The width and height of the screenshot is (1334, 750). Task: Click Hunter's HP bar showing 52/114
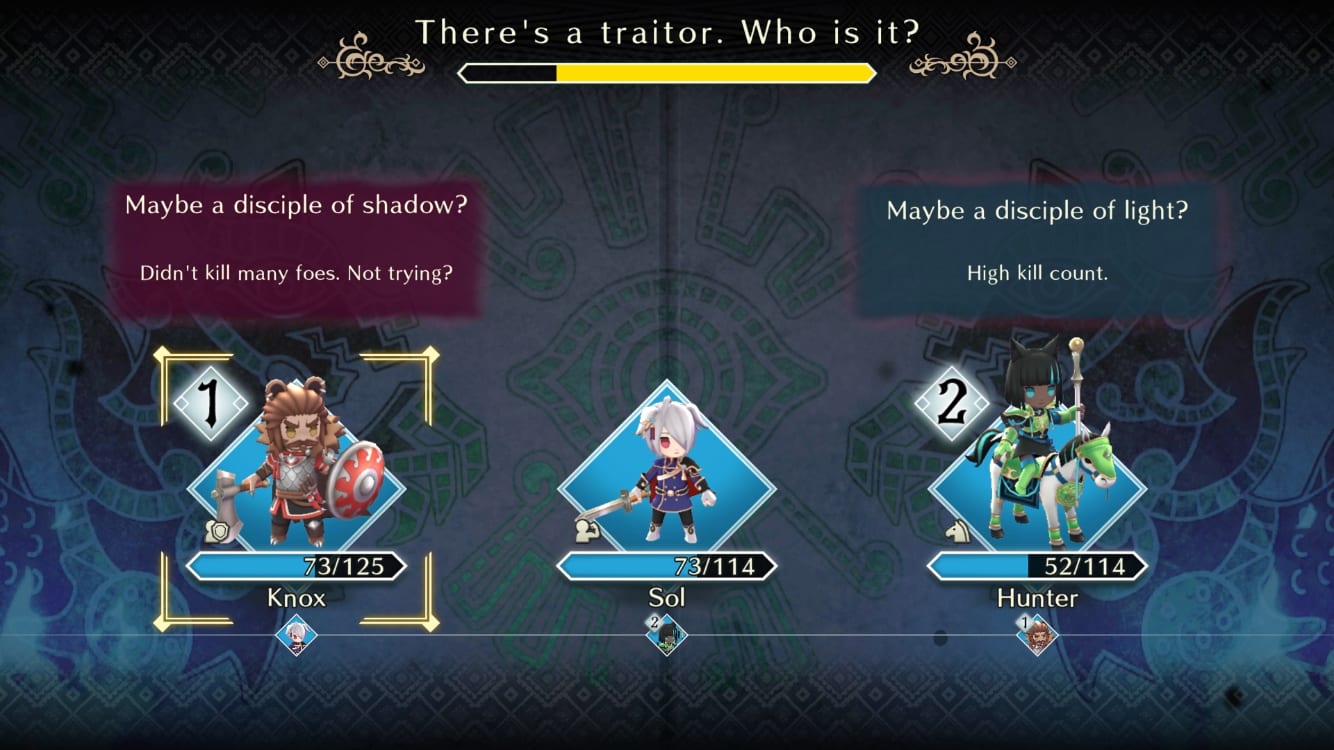(x=1035, y=566)
